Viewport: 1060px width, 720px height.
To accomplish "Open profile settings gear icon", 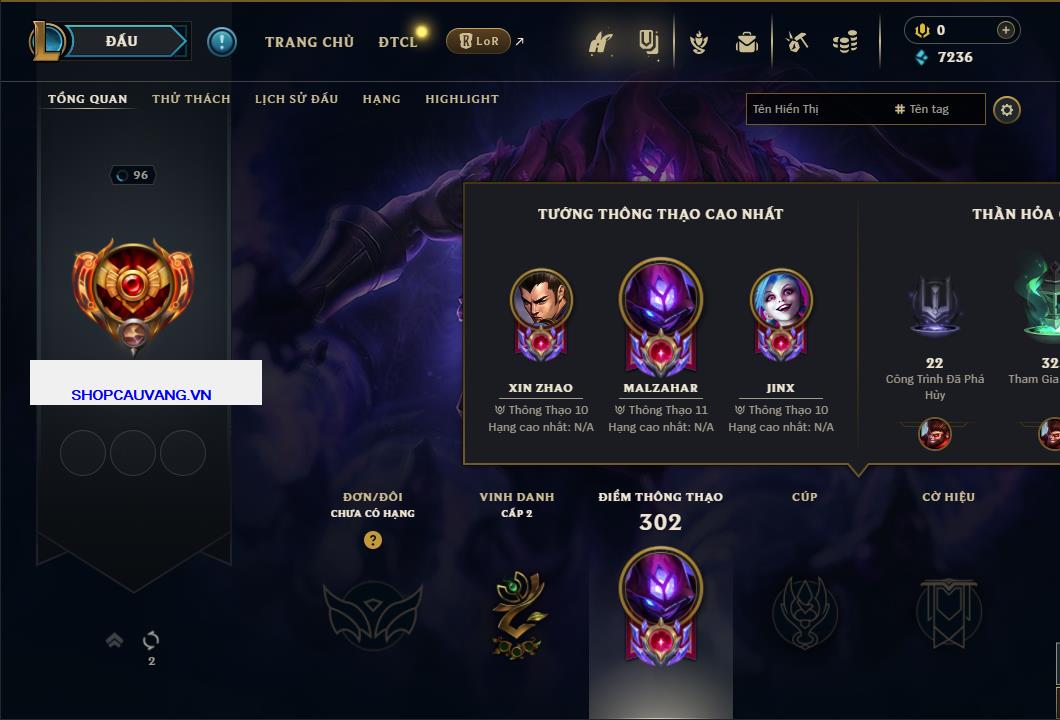I will [x=1007, y=109].
